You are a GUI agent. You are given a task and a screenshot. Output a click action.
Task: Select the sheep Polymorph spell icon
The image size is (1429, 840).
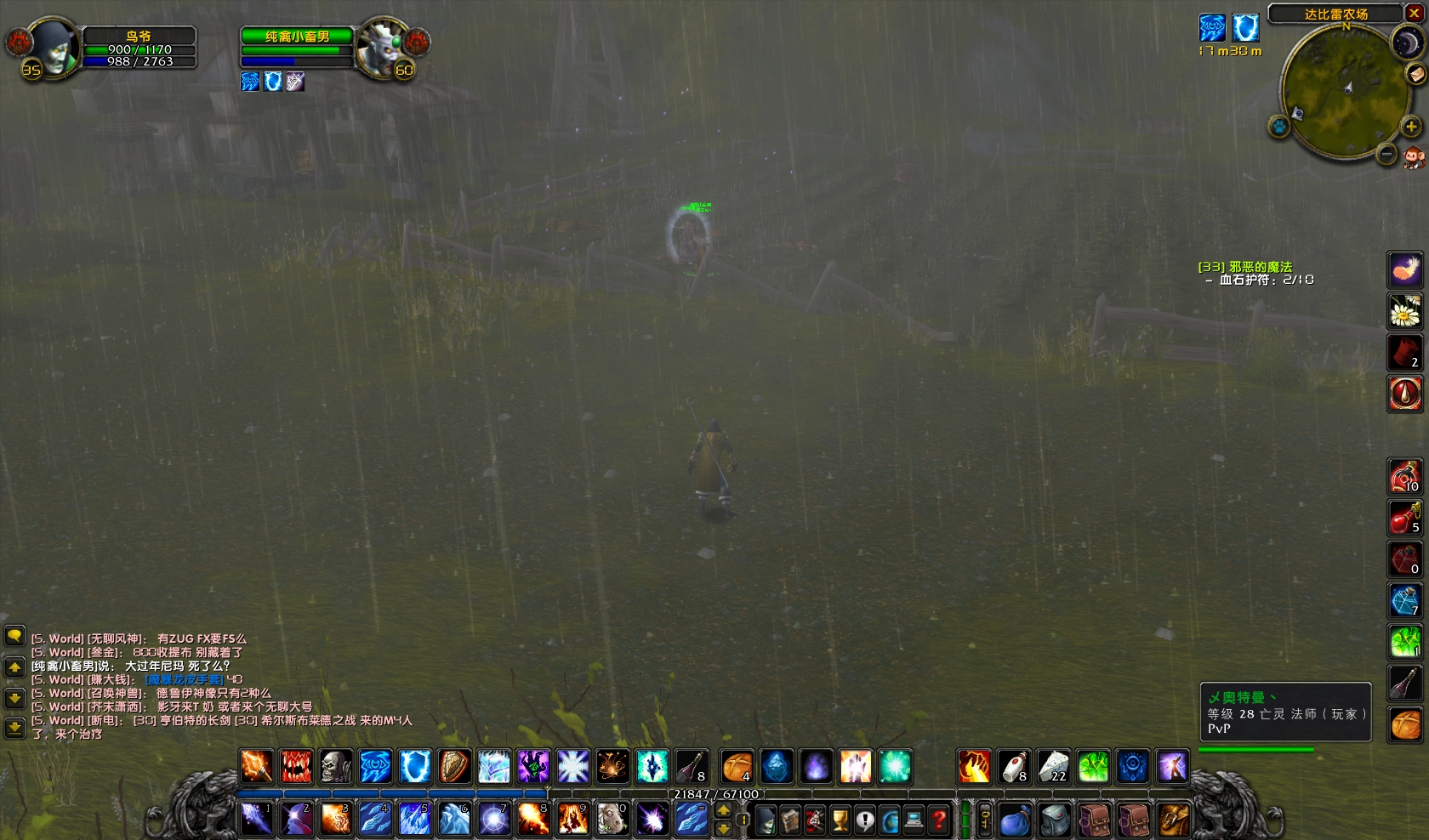coord(612,819)
